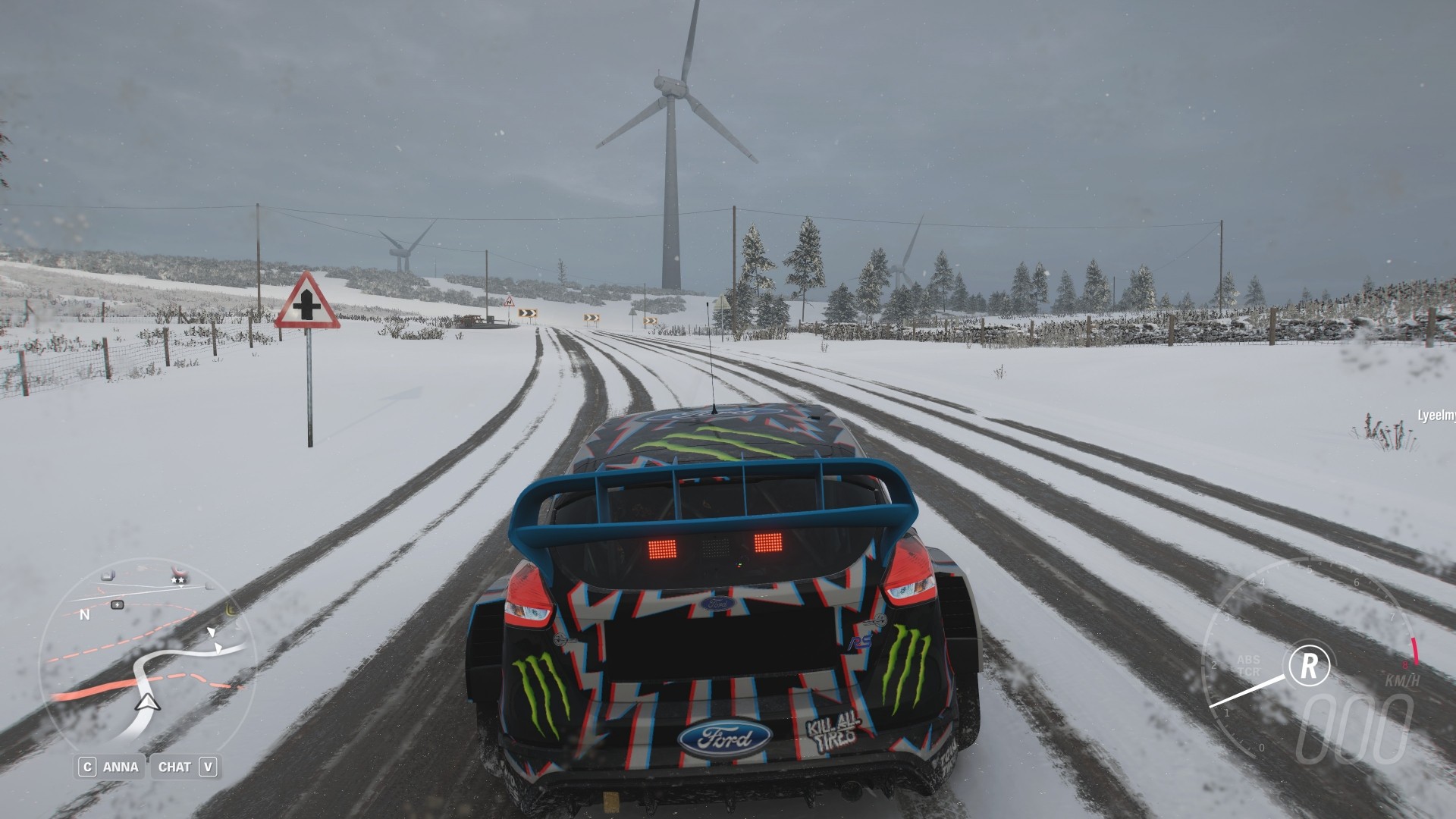The image size is (1456, 819).
Task: Open the circular minimap
Action: [x=146, y=658]
